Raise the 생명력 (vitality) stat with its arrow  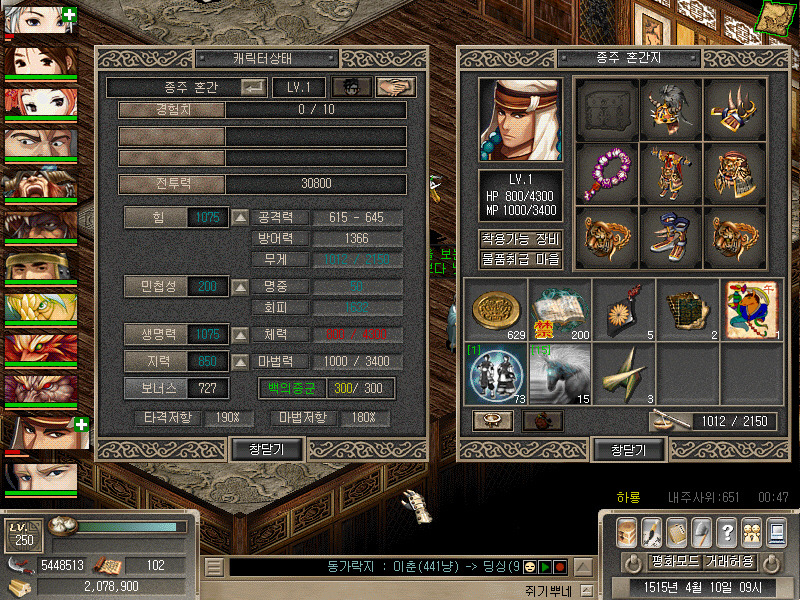coord(240,334)
